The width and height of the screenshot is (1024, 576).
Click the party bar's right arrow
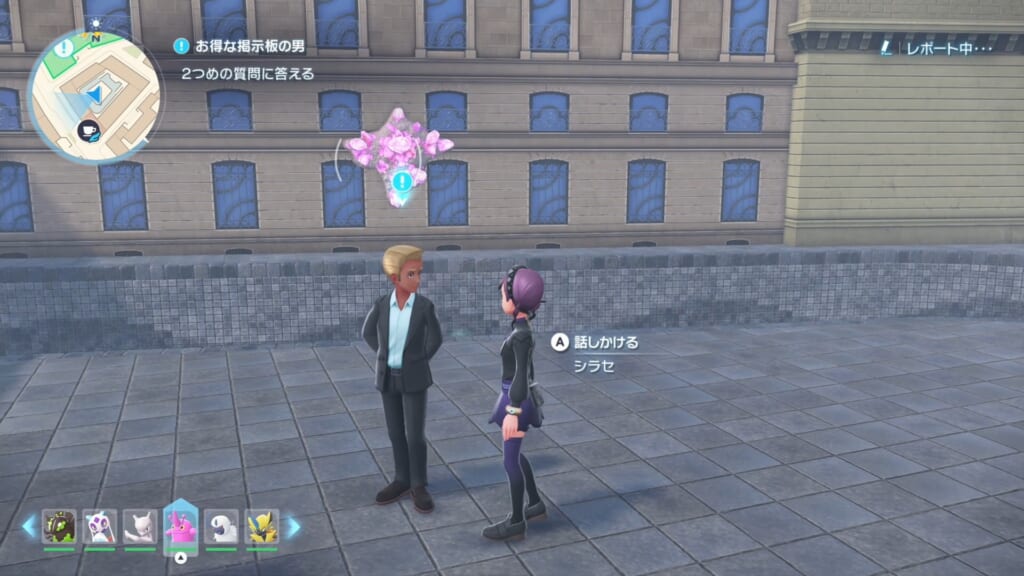pyautogui.click(x=293, y=526)
